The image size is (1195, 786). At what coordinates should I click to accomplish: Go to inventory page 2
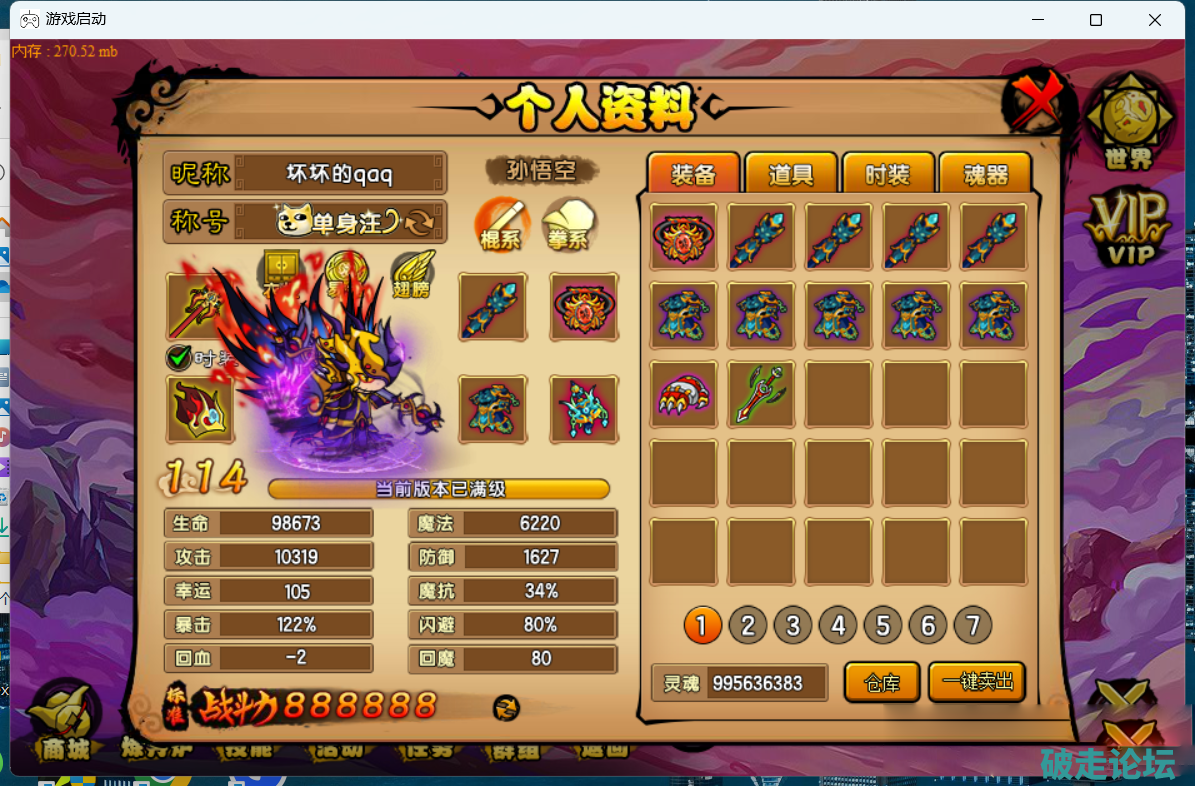click(x=747, y=626)
